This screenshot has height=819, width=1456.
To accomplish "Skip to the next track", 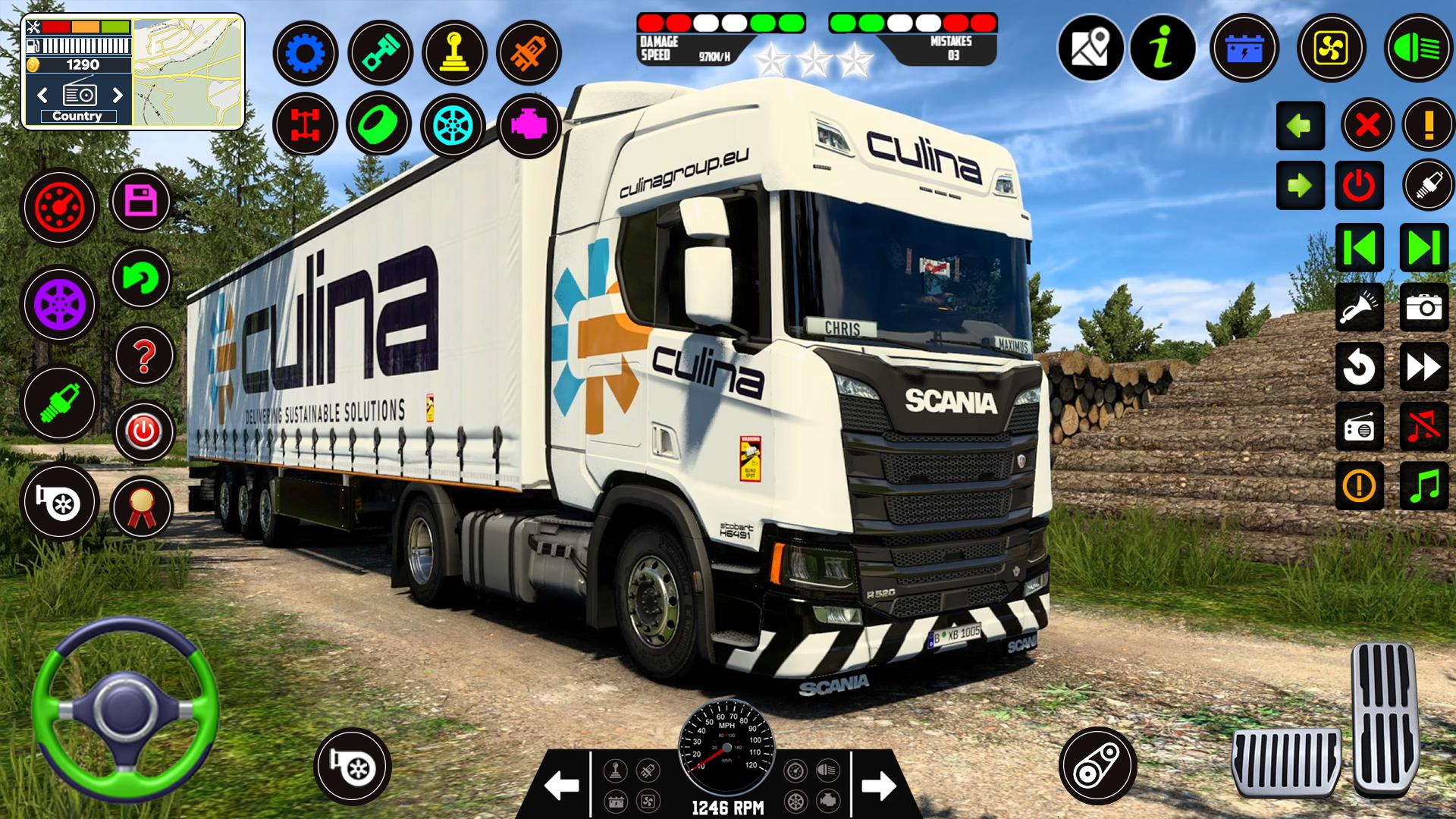I will point(1423,247).
